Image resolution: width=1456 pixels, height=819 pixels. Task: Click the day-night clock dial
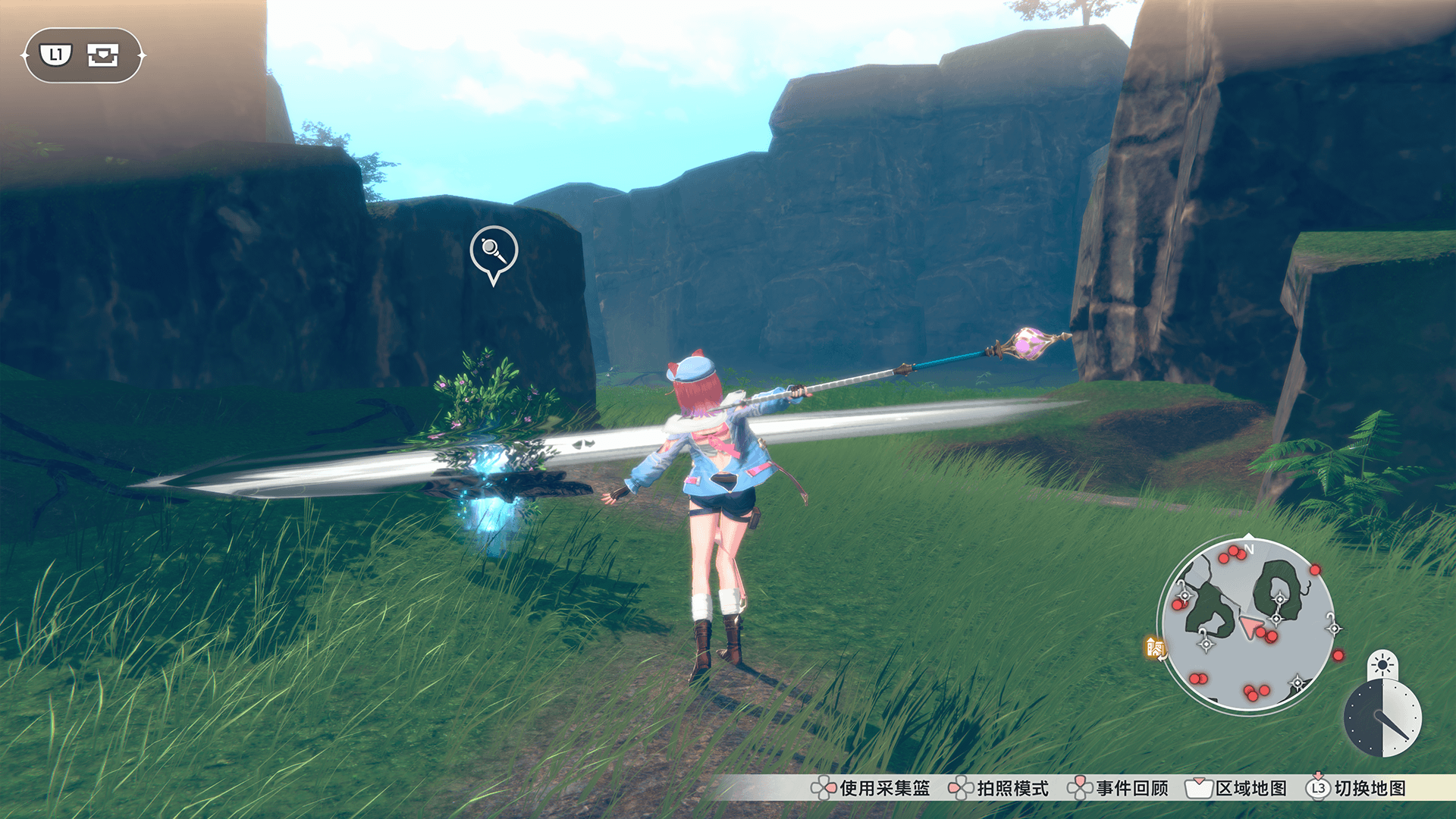point(1382,717)
